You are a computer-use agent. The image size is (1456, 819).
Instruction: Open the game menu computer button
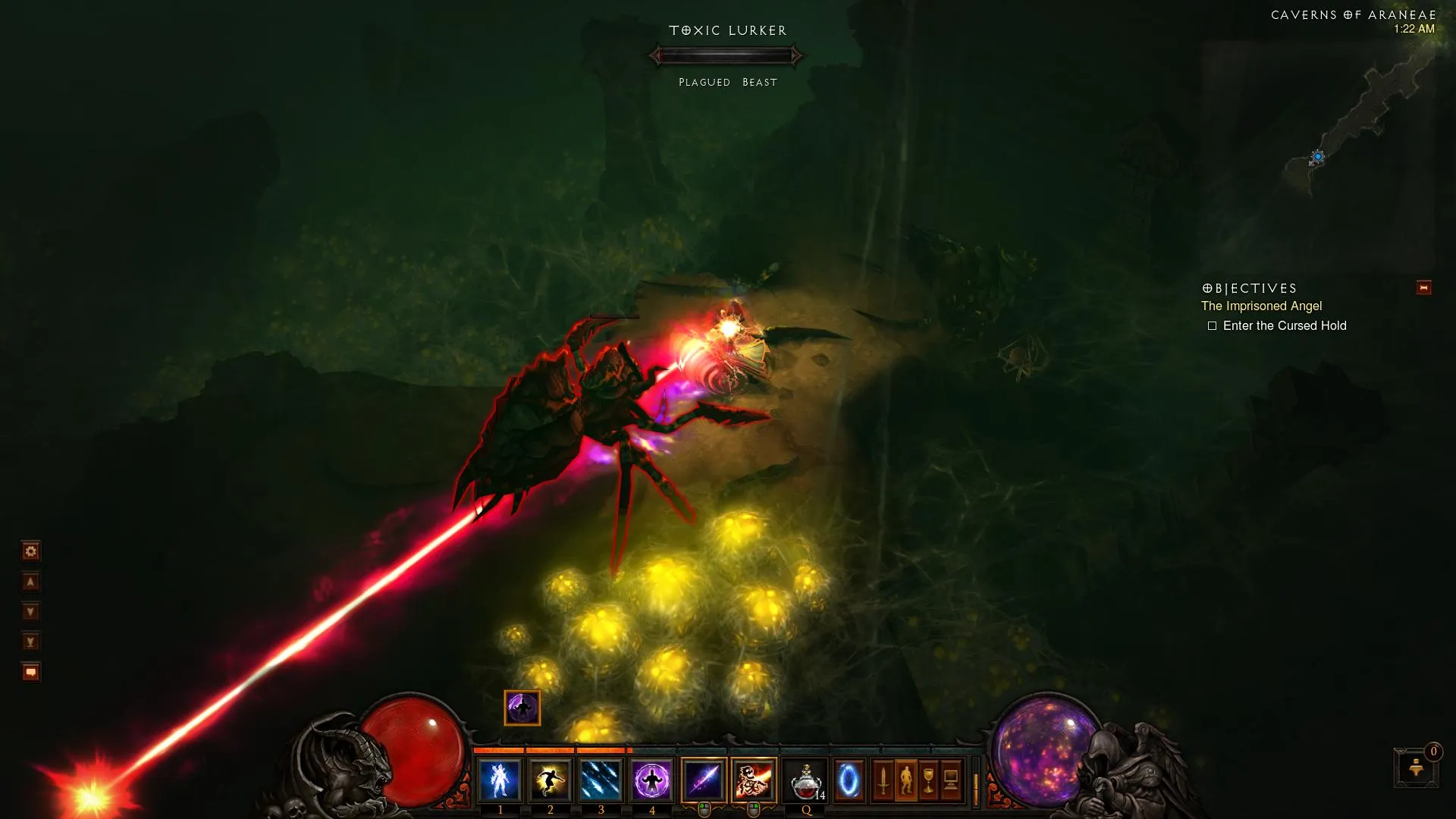[951, 780]
